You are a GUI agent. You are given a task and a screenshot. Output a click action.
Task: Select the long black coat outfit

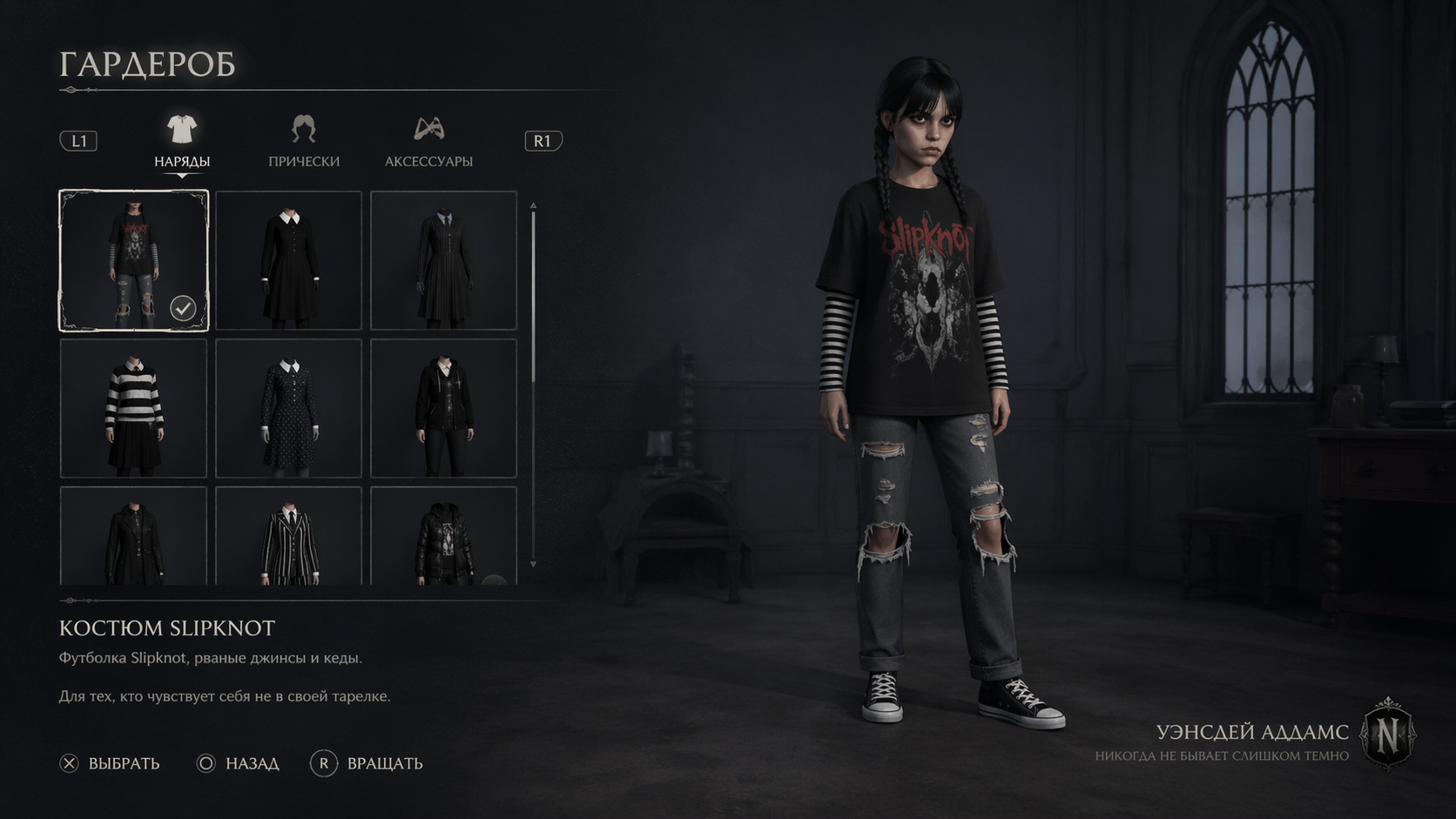[133, 535]
